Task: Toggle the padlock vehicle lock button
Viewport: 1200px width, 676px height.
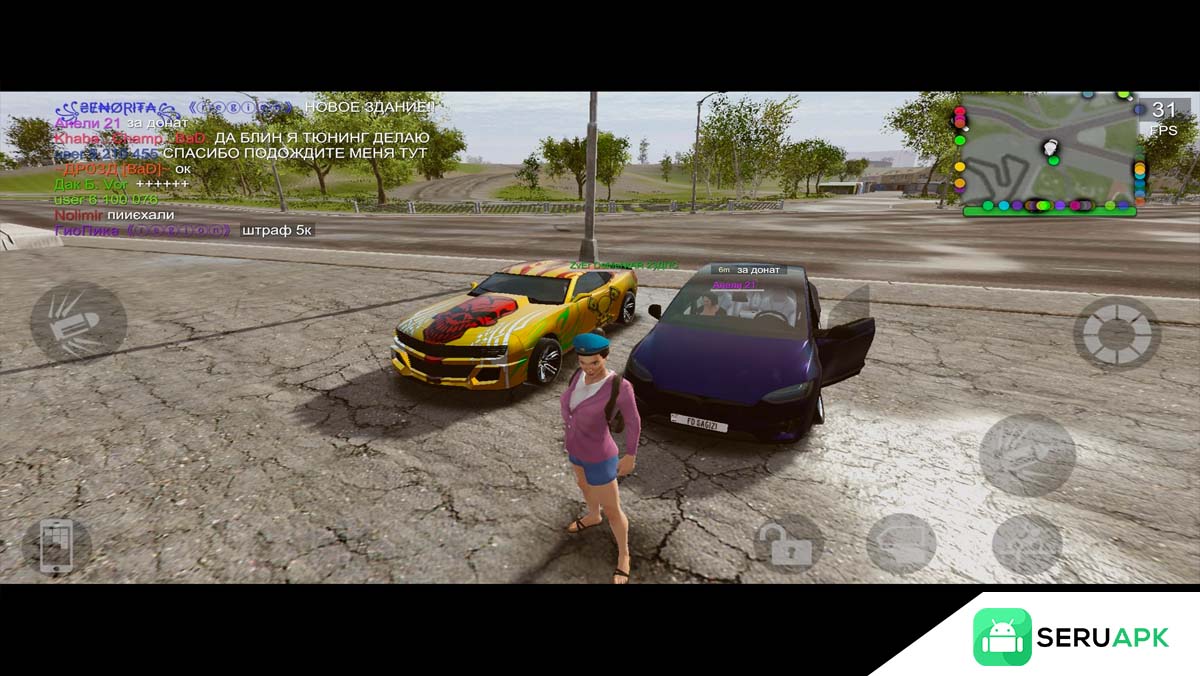Action: pyautogui.click(x=789, y=544)
